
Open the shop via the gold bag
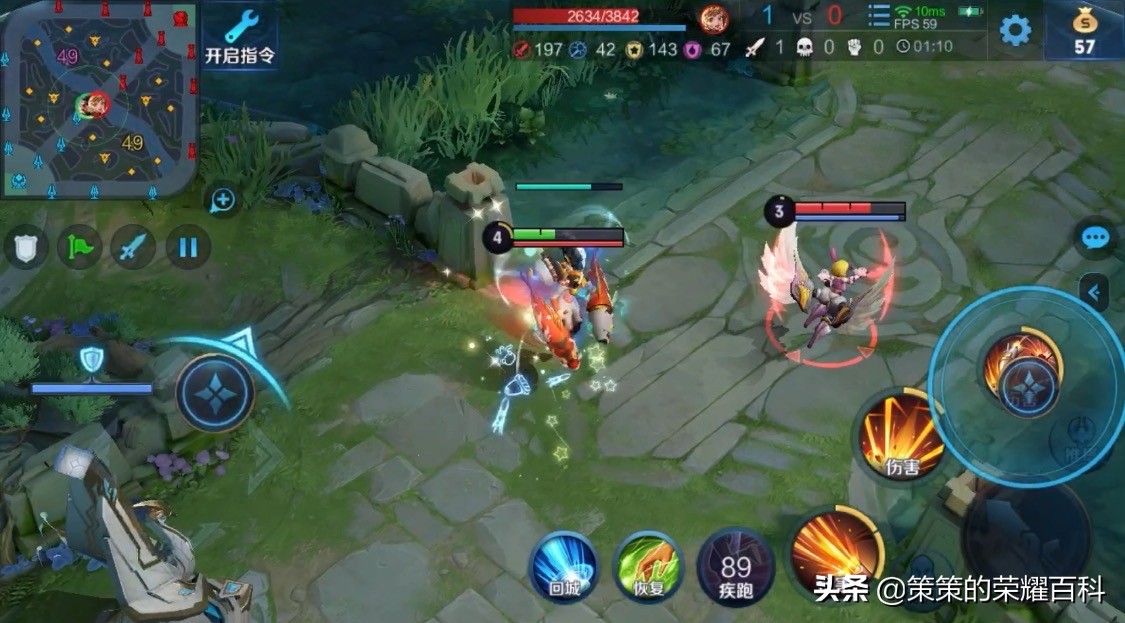(x=1084, y=30)
